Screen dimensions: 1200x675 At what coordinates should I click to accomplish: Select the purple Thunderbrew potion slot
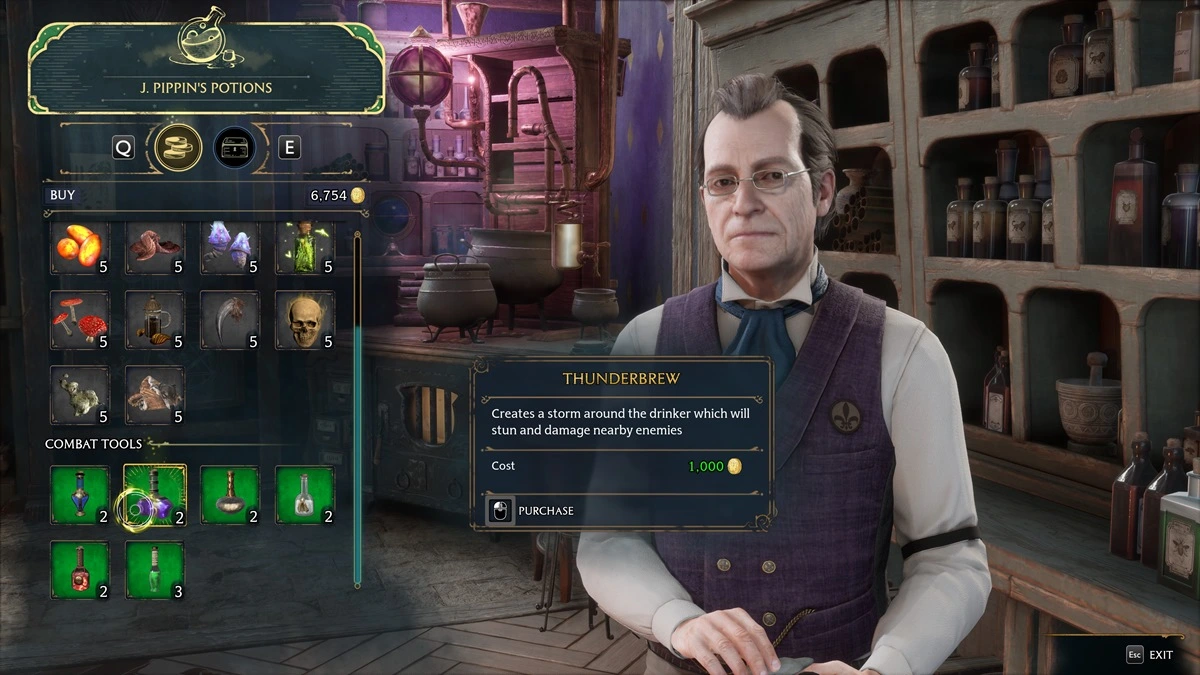(x=155, y=495)
